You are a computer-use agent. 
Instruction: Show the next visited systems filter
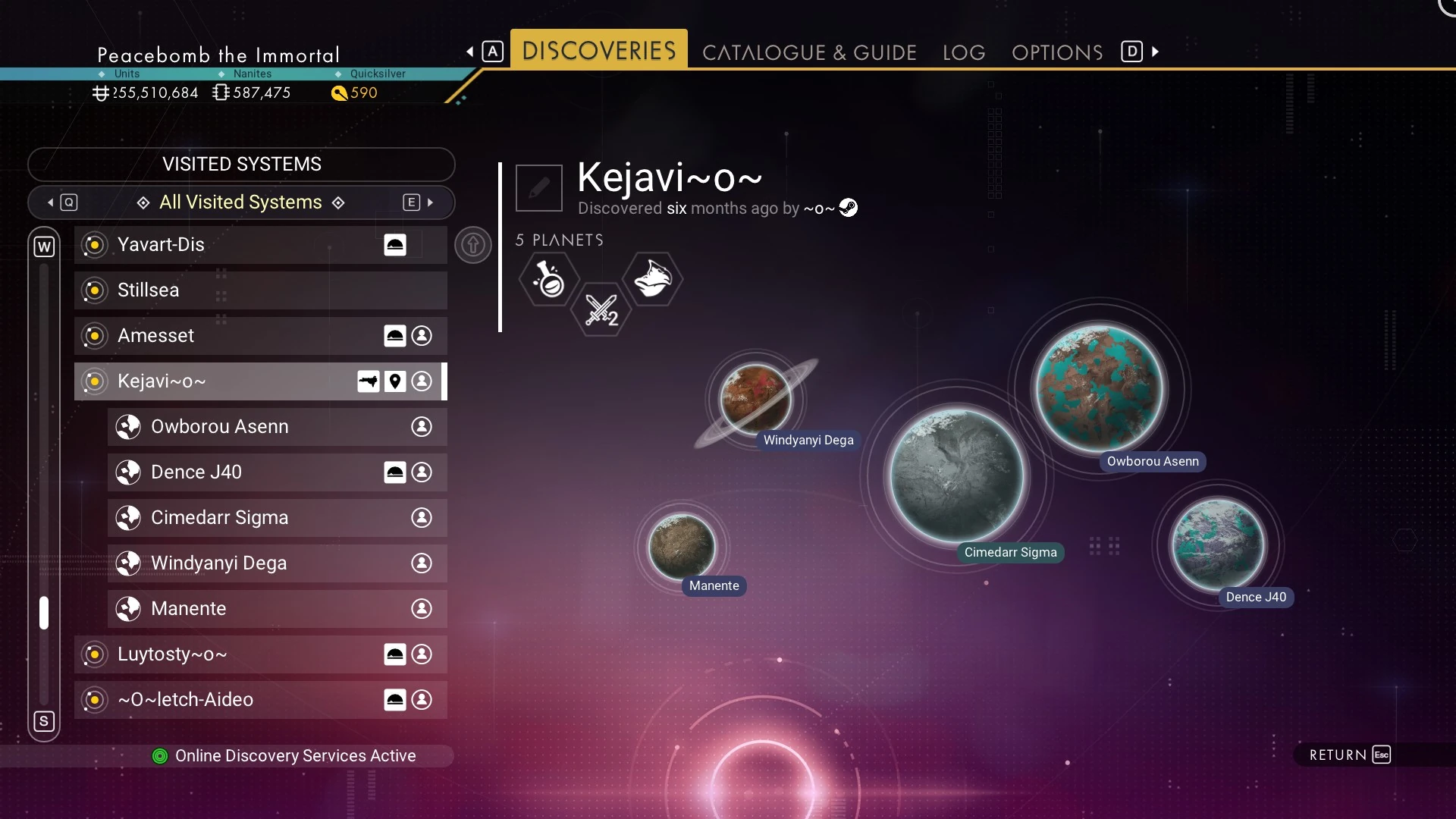click(x=419, y=202)
